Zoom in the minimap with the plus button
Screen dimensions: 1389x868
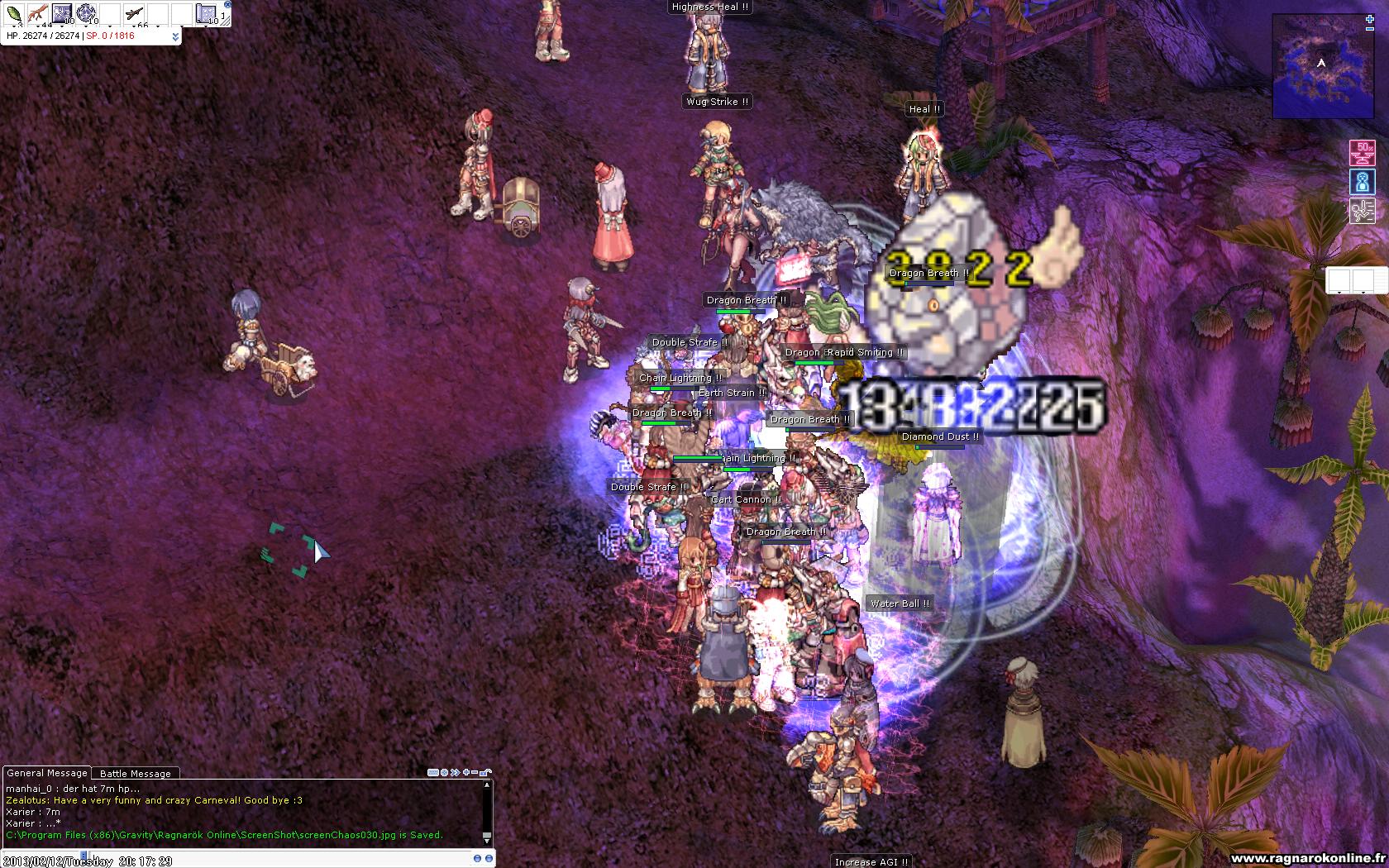1370,18
